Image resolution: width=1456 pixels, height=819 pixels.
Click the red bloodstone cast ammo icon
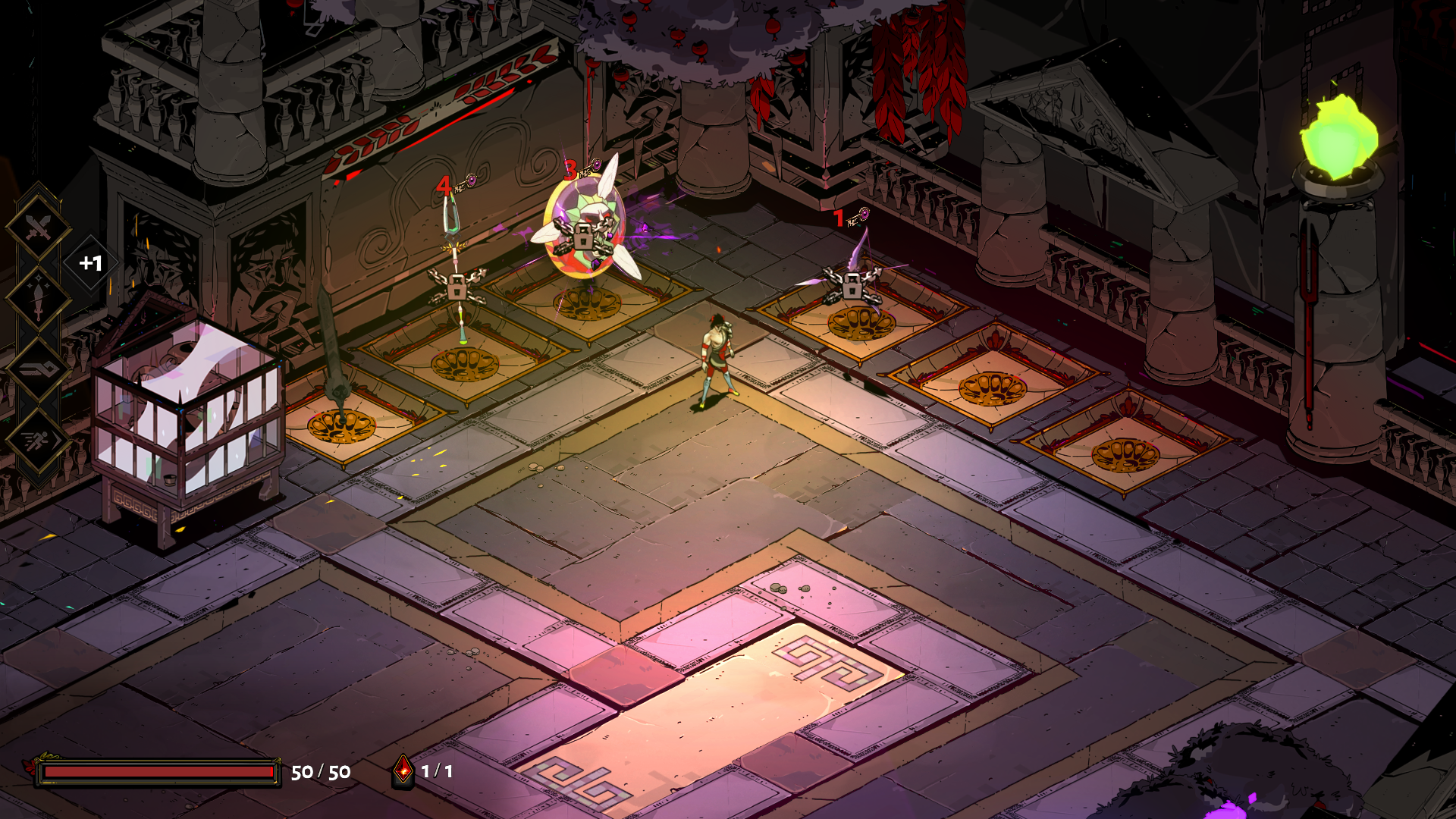(403, 771)
